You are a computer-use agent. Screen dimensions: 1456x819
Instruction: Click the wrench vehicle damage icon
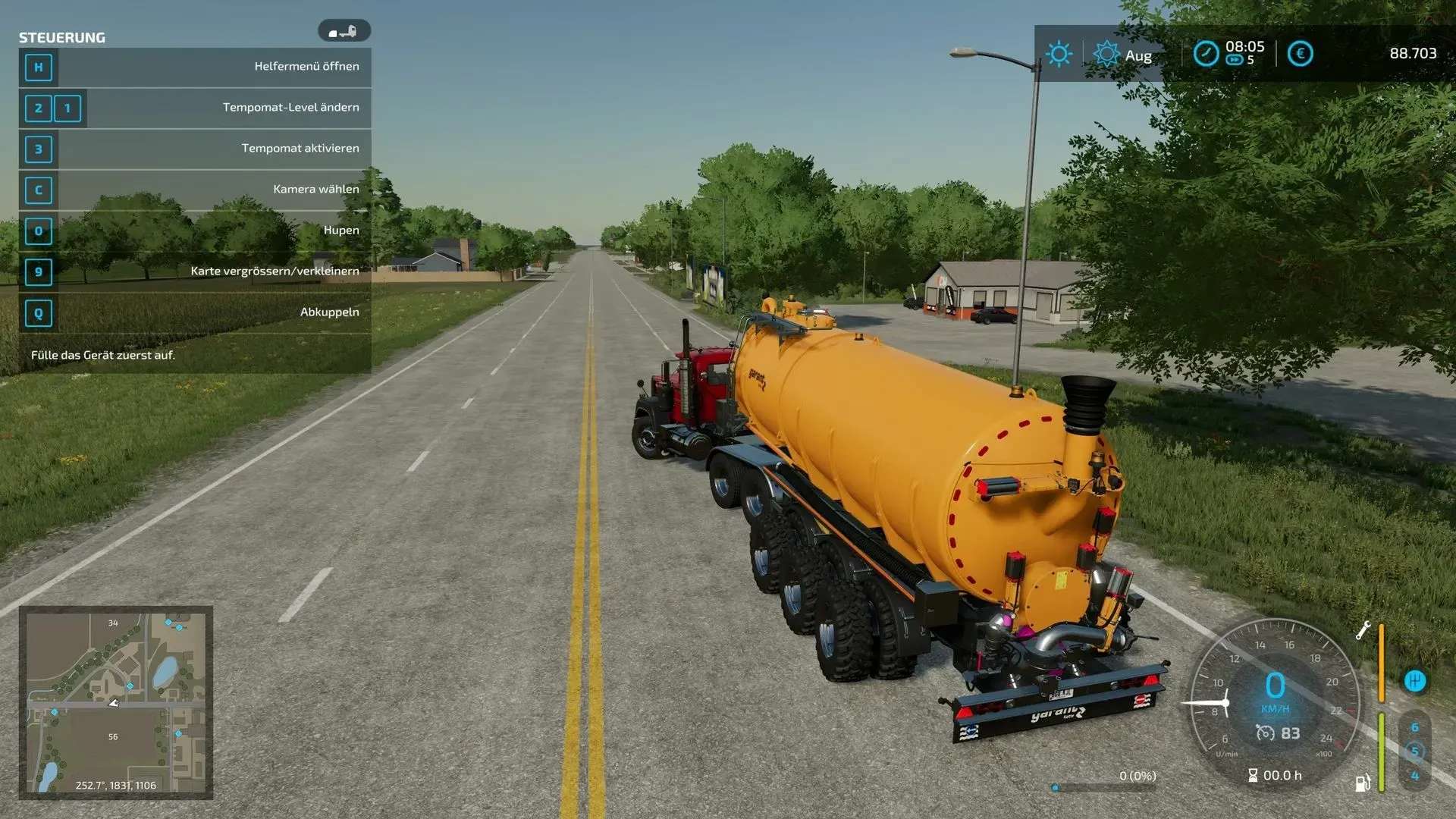pyautogui.click(x=1363, y=630)
